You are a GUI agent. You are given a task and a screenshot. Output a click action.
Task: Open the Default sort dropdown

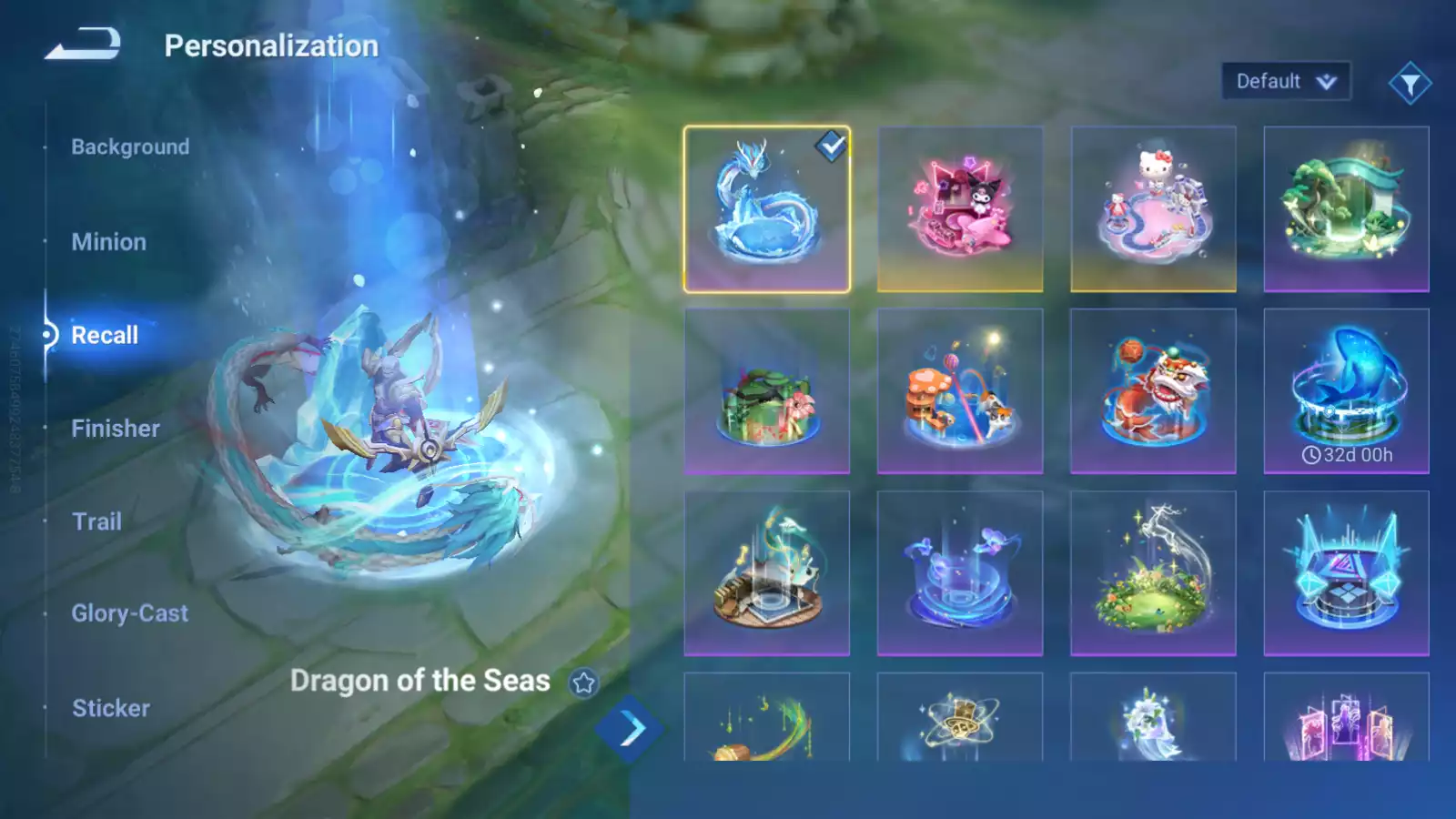click(1285, 81)
